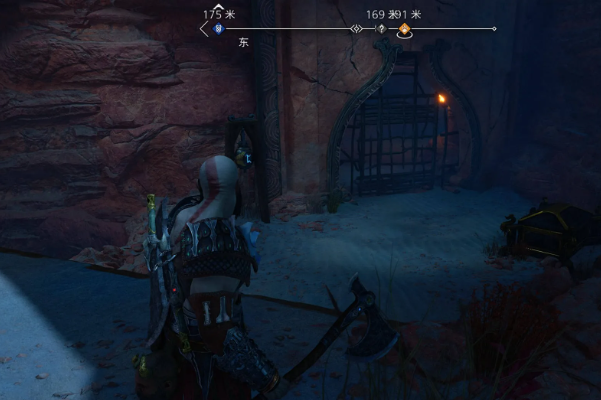The width and height of the screenshot is (601, 400).
Task: Click the hollow diamond marker on compass bar
Action: [x=357, y=29]
